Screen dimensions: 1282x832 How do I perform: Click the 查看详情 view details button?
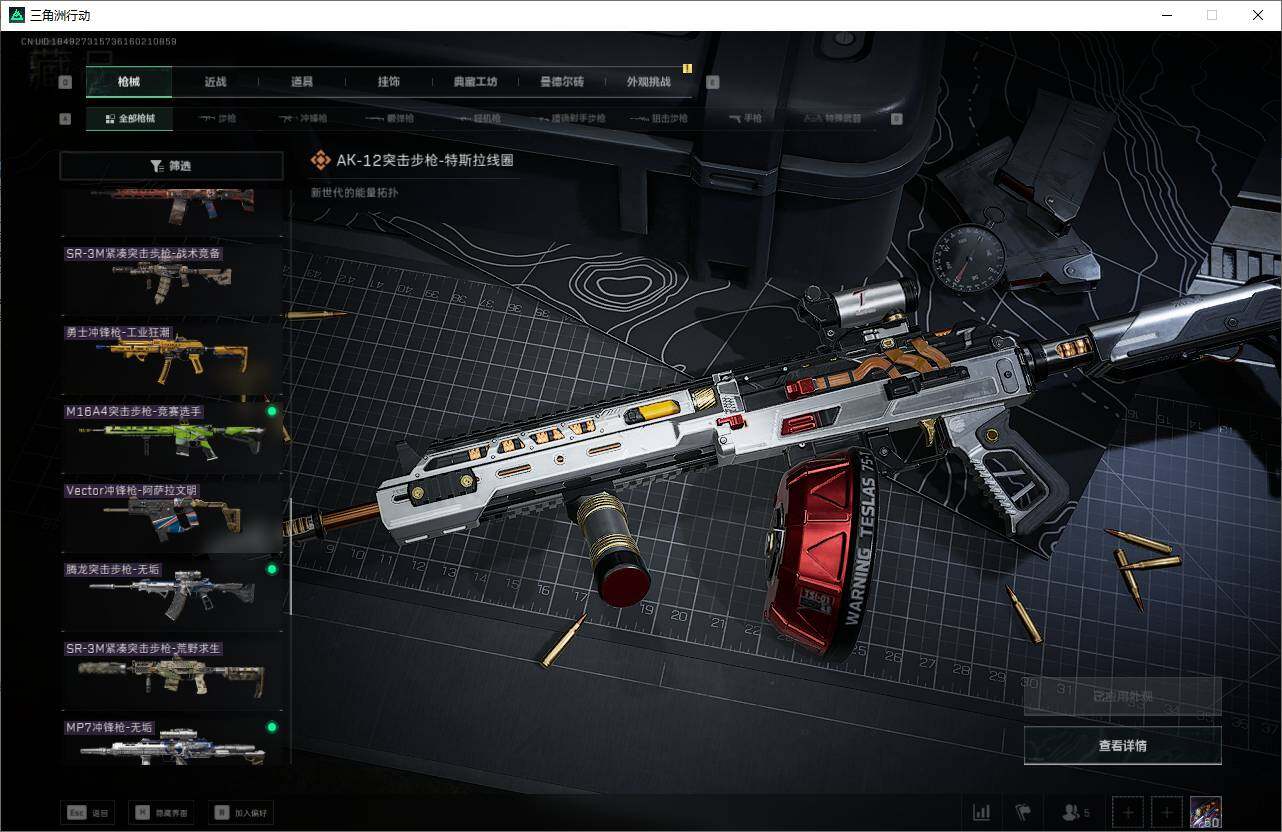click(1122, 745)
